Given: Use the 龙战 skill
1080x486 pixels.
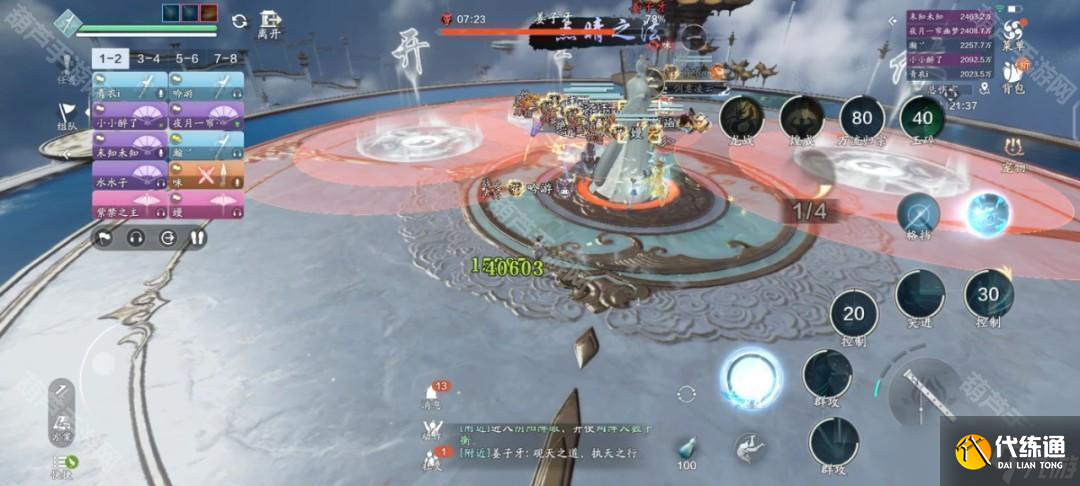Looking at the screenshot, I should click(741, 118).
